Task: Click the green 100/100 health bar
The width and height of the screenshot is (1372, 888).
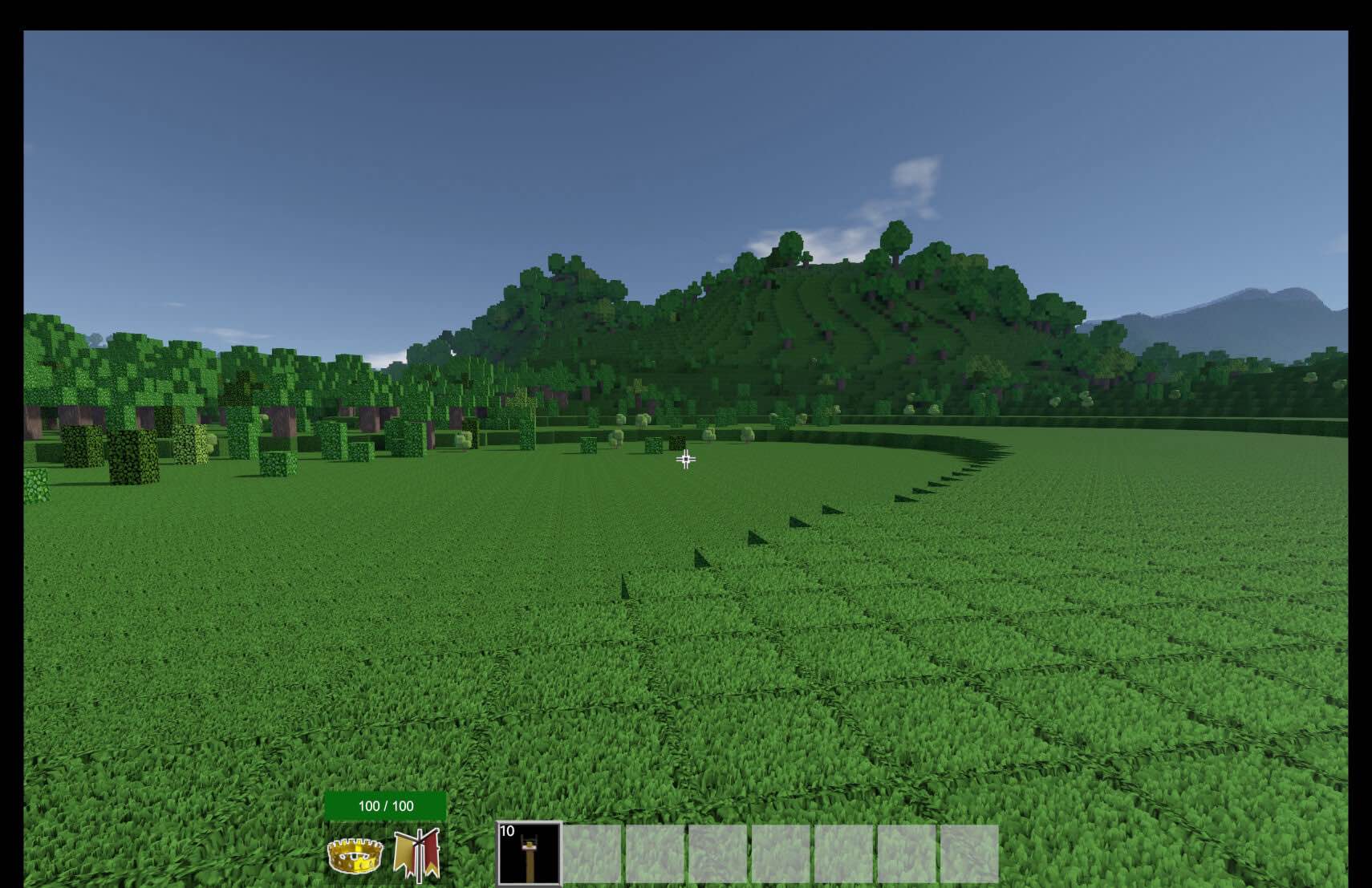Action: pyautogui.click(x=385, y=802)
